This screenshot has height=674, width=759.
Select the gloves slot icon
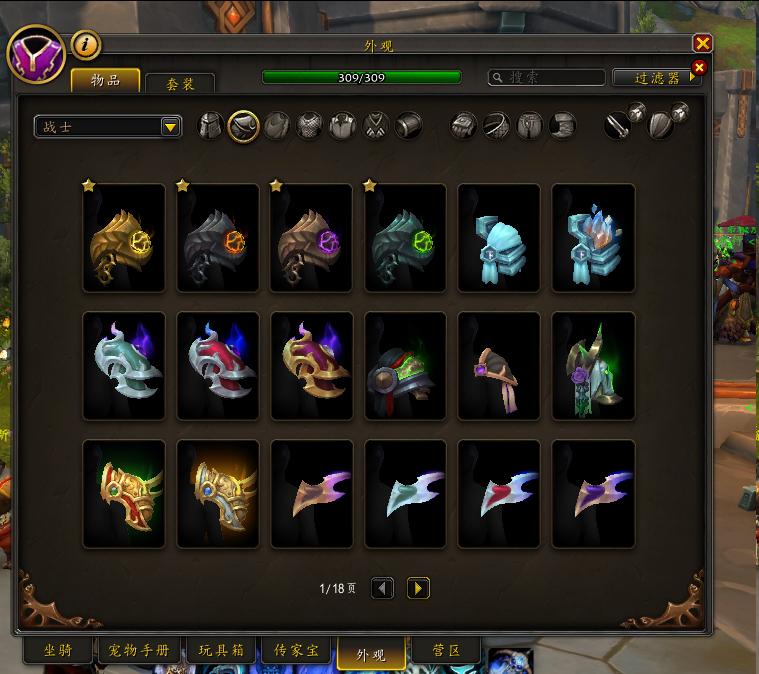tap(464, 126)
